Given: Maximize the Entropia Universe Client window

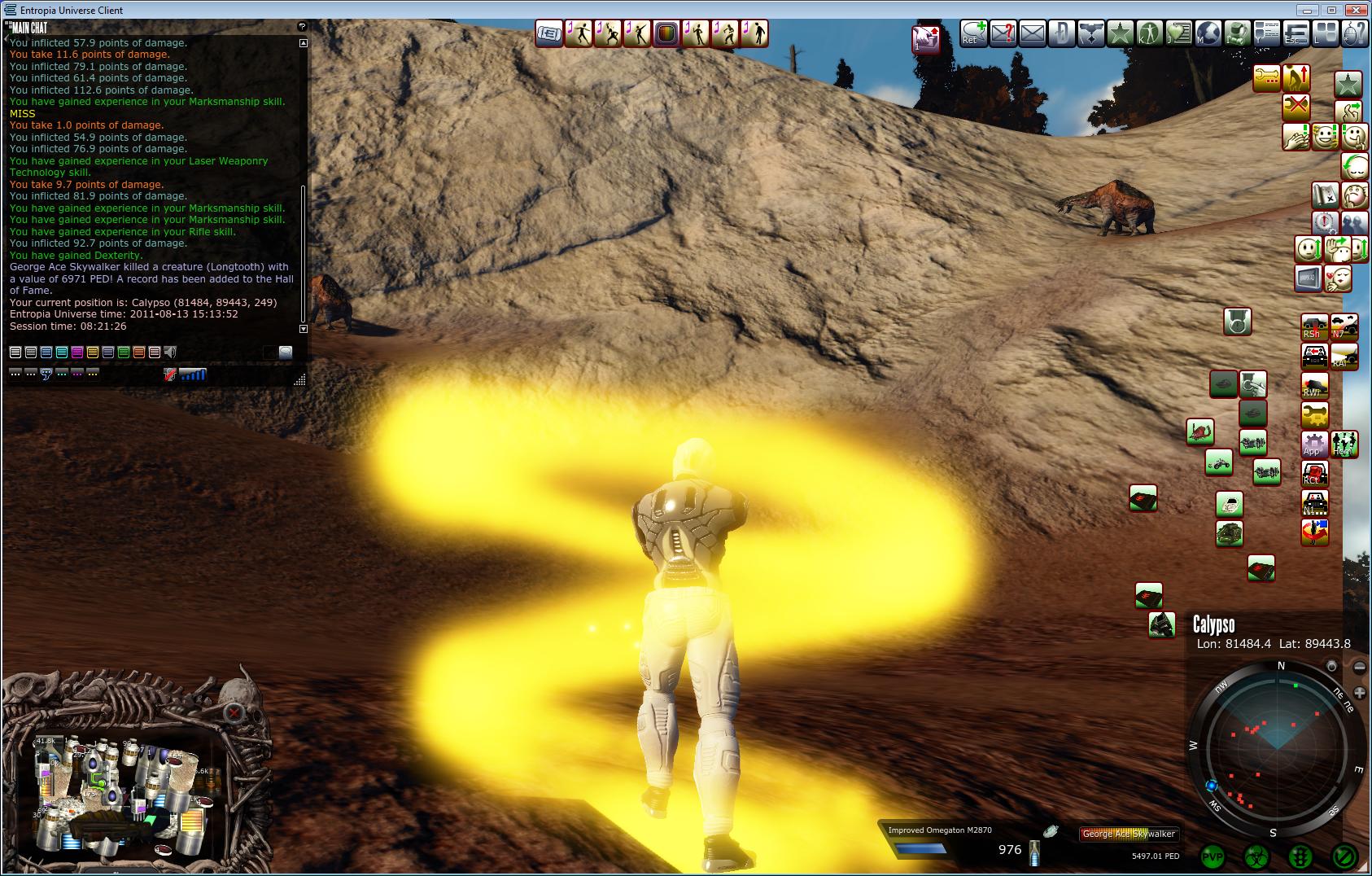Looking at the screenshot, I should (x=1332, y=10).
